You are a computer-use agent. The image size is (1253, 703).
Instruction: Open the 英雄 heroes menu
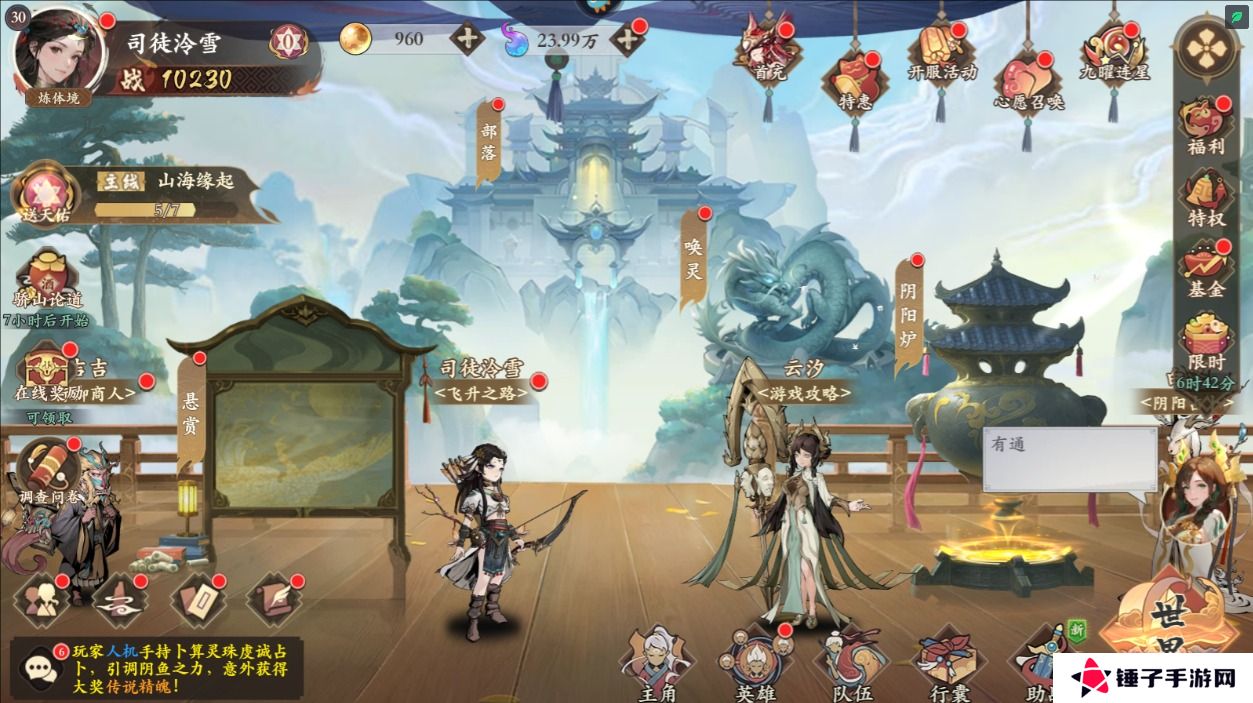(x=755, y=662)
